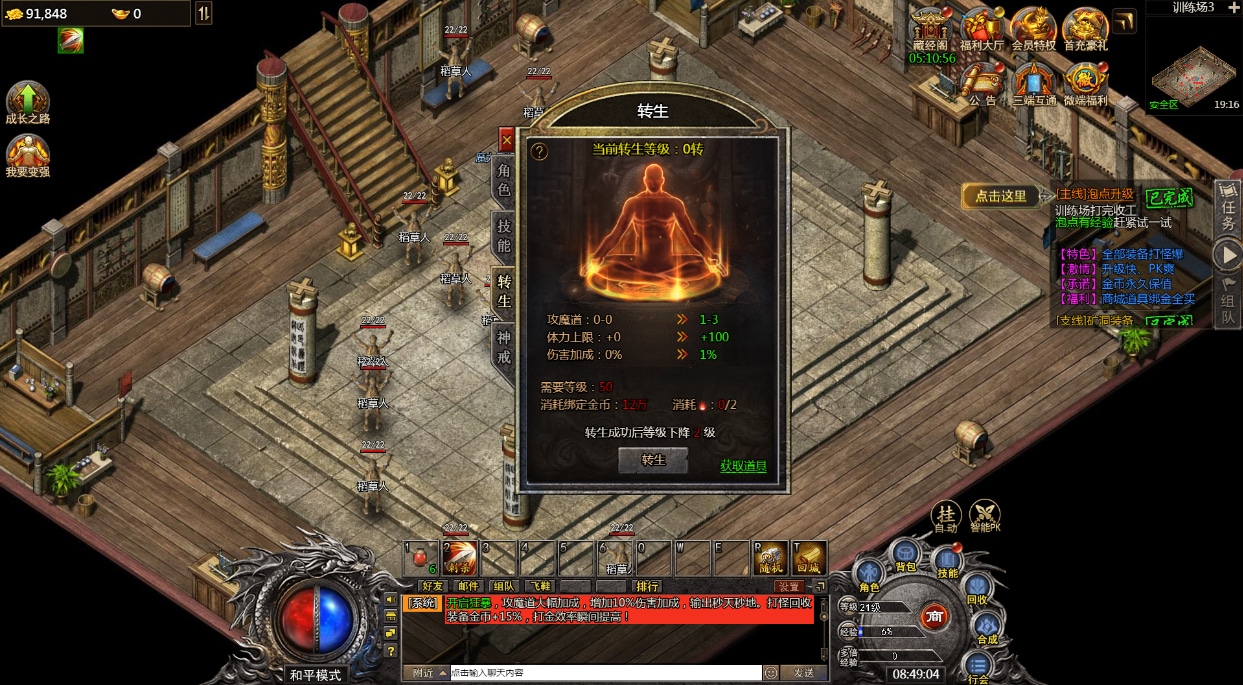Open the 成长之路 growth path icon
The width and height of the screenshot is (1243, 685).
28,101
